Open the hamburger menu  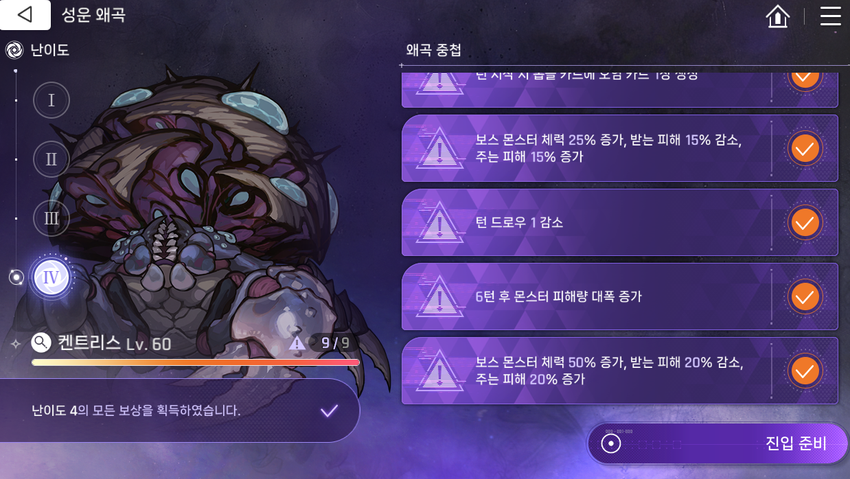tap(830, 16)
